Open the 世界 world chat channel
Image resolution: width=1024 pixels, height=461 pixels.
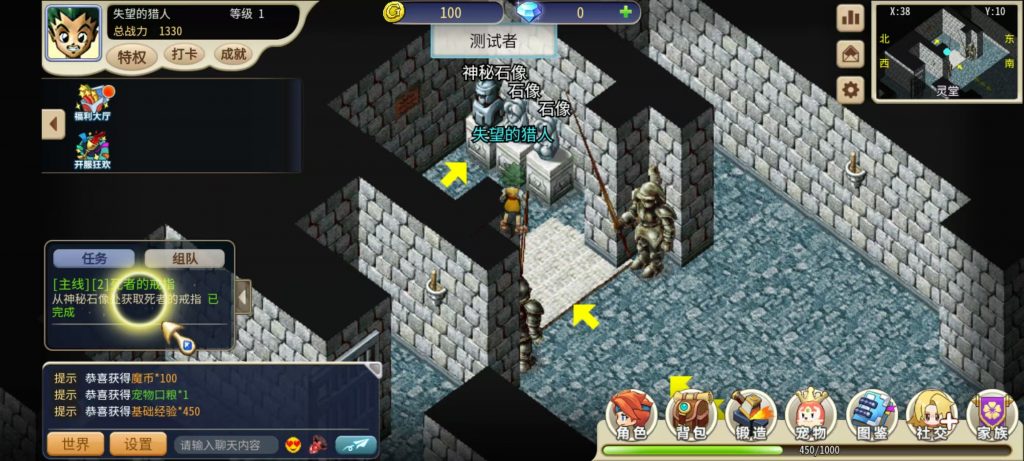(x=75, y=444)
